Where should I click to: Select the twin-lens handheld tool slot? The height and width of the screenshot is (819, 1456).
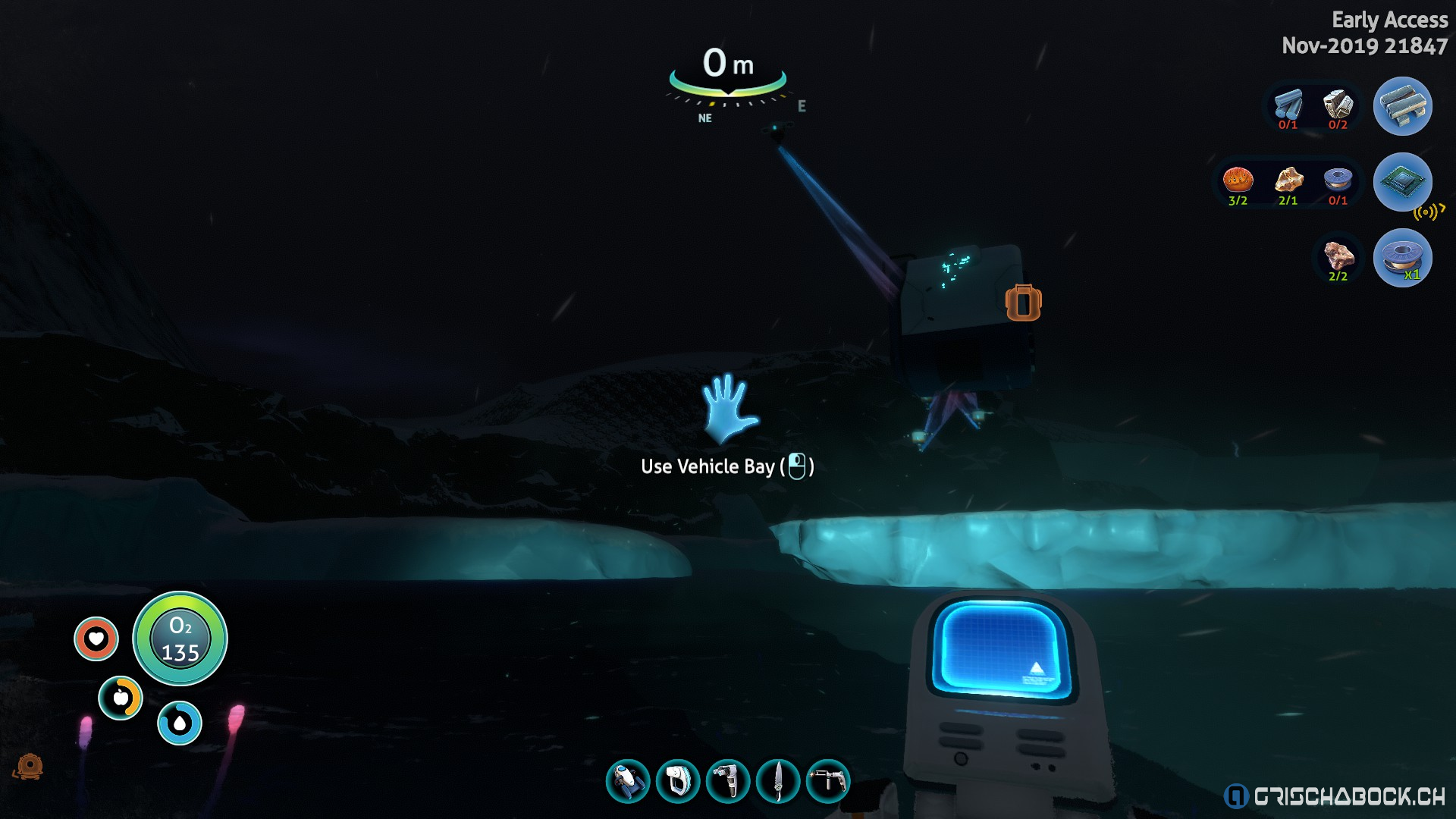click(728, 781)
